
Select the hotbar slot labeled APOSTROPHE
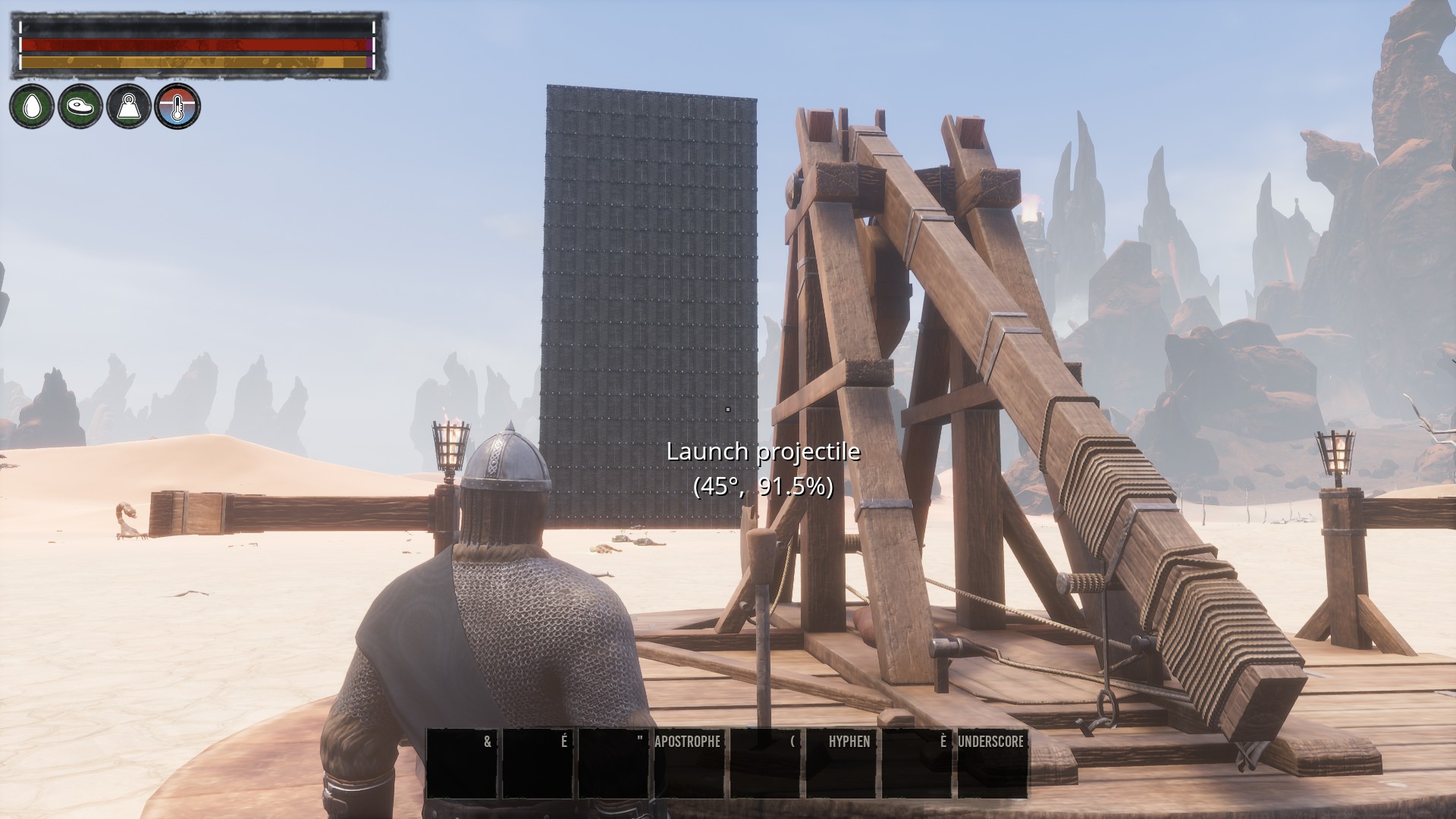coord(689,763)
